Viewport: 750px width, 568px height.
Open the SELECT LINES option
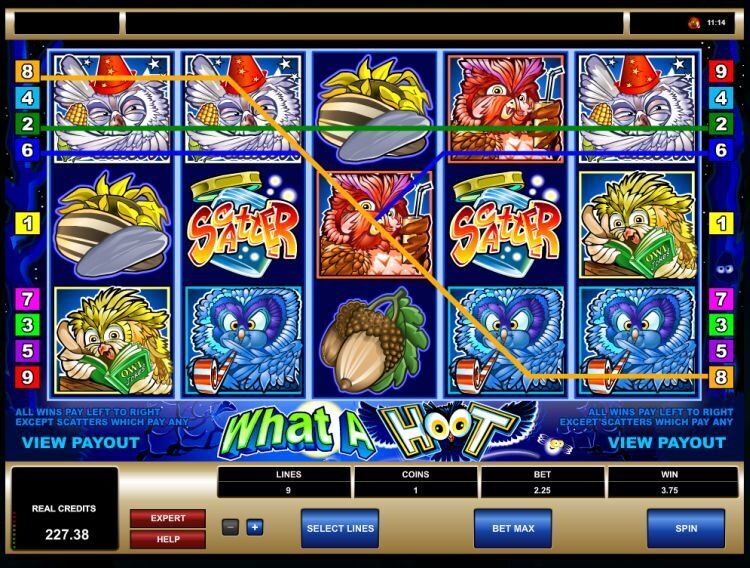coord(339,528)
